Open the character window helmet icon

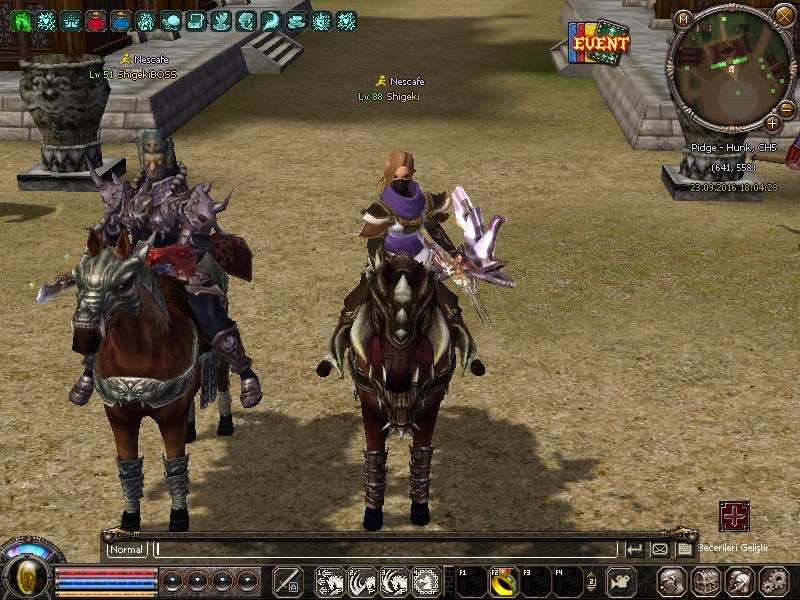point(671,581)
